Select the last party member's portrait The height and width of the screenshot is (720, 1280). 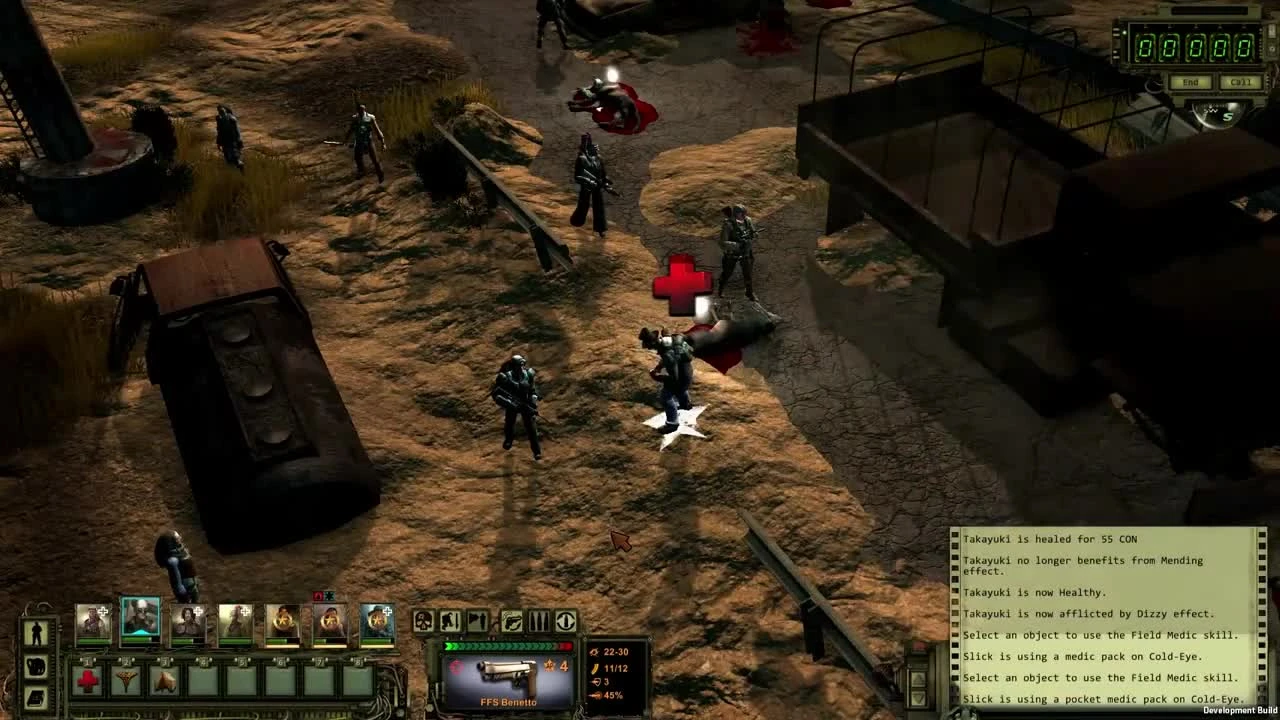(378, 622)
